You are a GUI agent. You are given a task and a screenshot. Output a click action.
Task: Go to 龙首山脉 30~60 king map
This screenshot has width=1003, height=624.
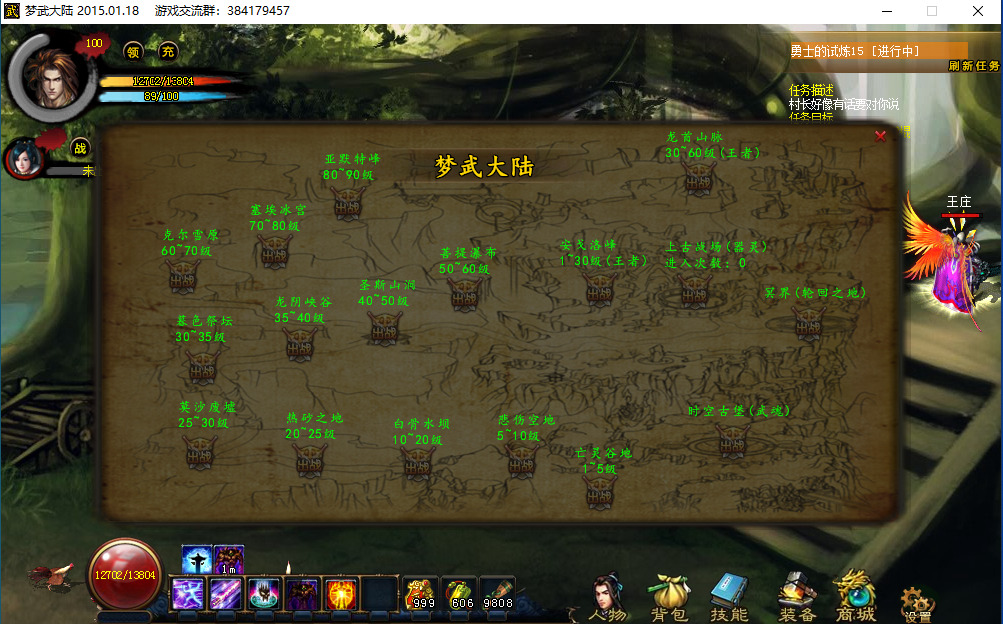click(698, 178)
